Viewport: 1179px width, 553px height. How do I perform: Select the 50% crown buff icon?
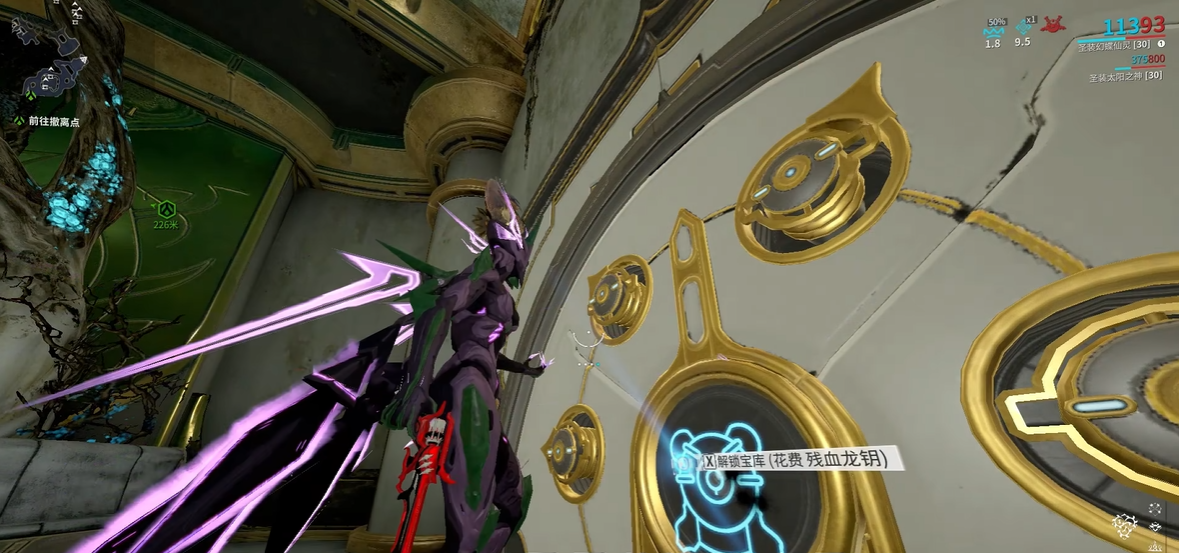(x=992, y=29)
